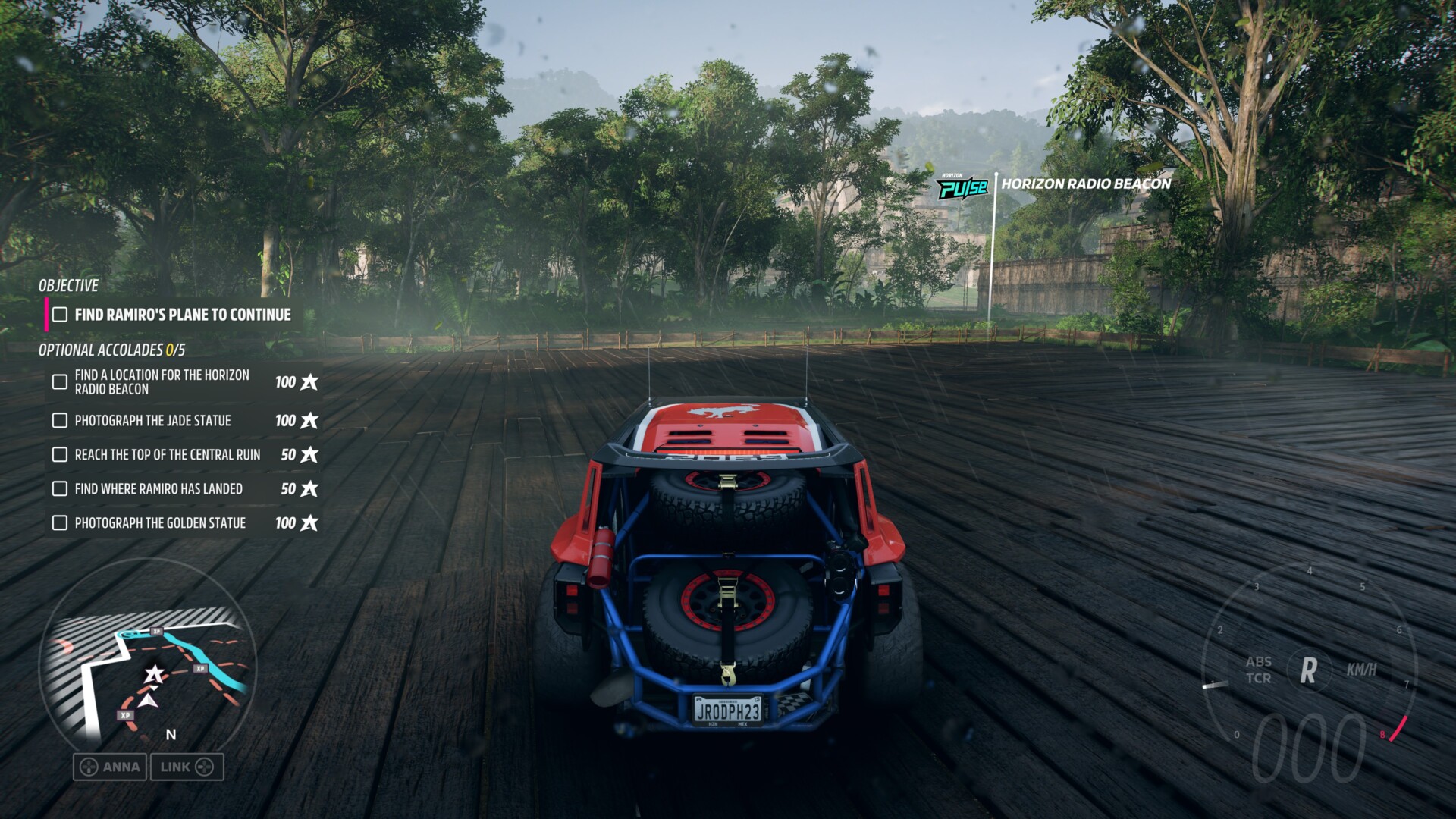Select the Horizon Radio Beacon waypoint label
This screenshot has height=819, width=1456.
point(1085,184)
